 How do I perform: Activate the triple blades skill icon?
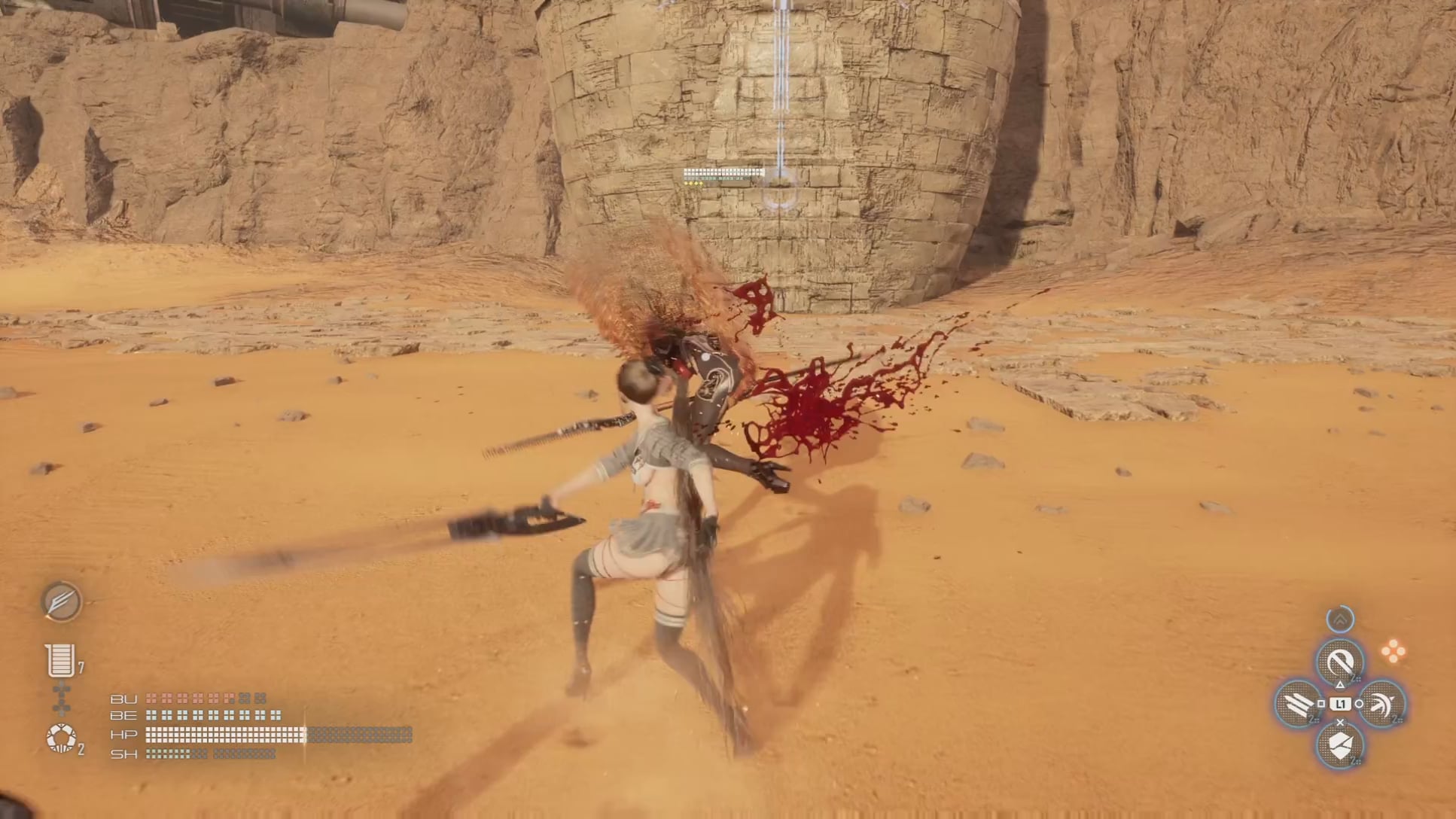pos(1298,705)
